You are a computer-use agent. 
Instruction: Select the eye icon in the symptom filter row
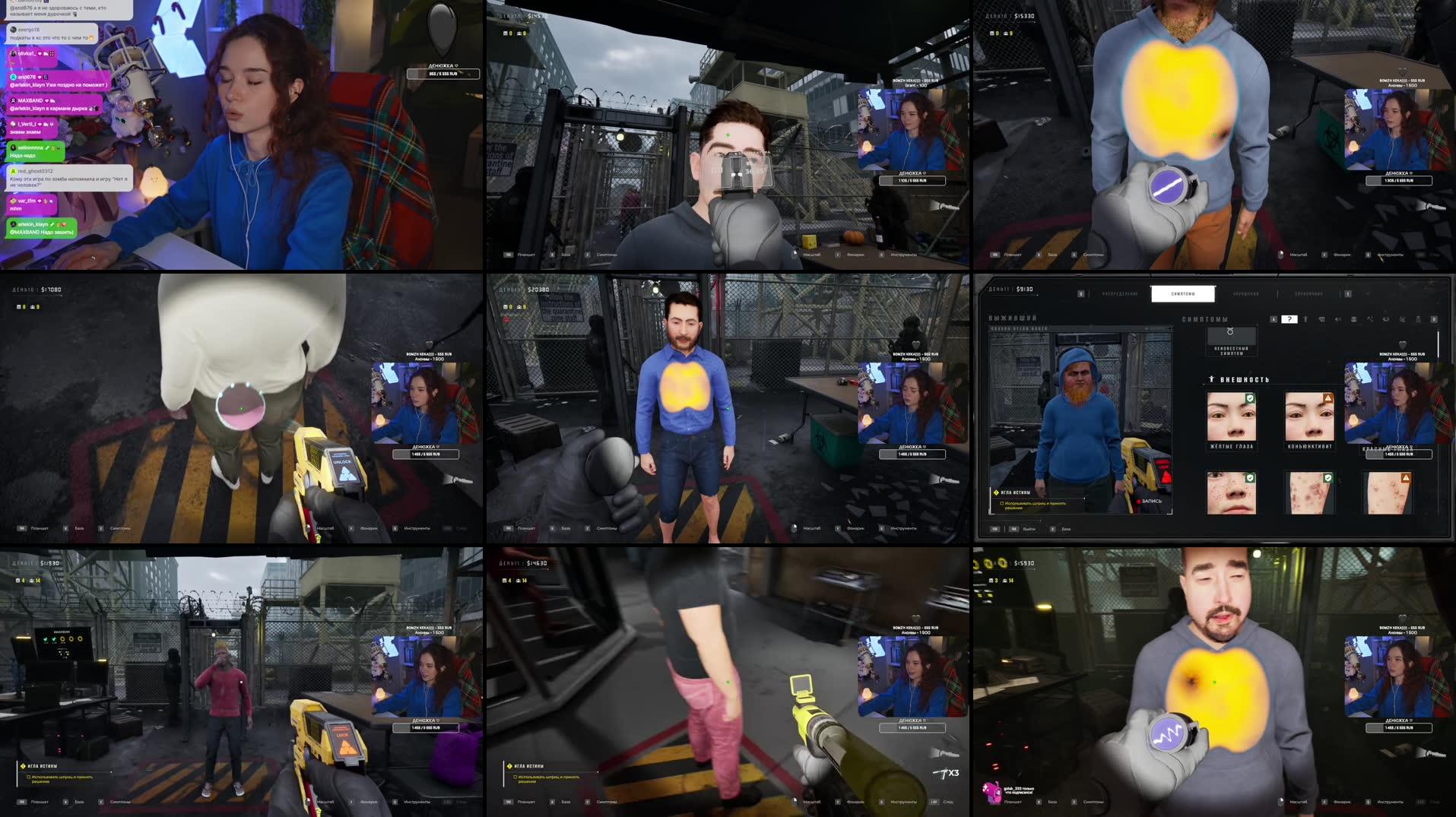pos(1386,319)
